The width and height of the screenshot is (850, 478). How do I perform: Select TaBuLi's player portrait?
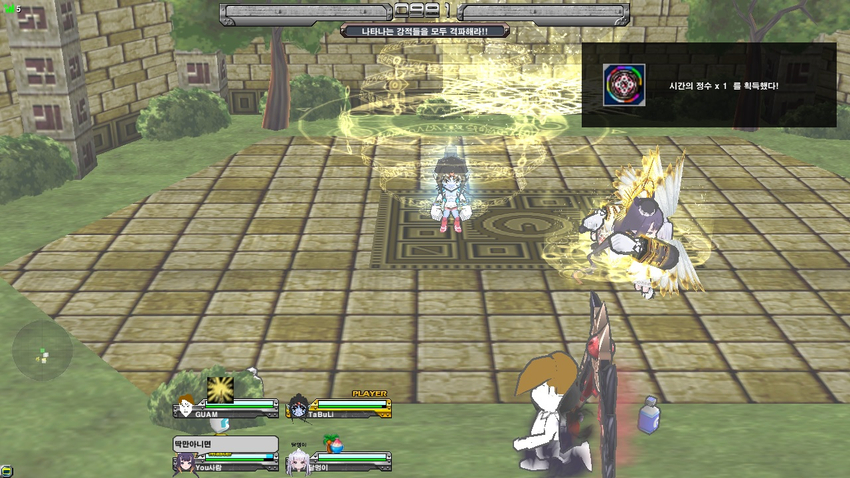point(297,408)
